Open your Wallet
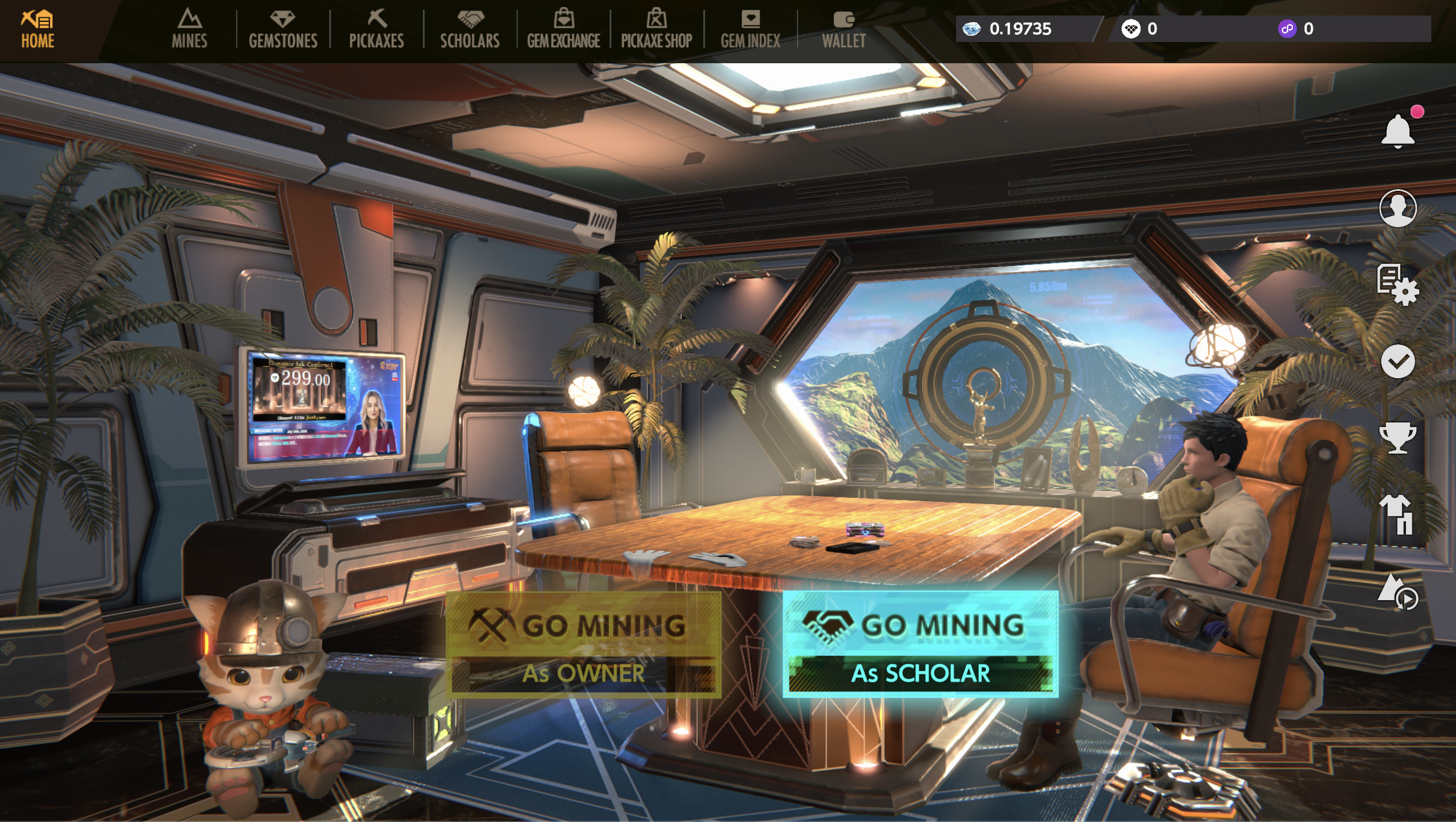This screenshot has width=1456, height=822. 842,29
